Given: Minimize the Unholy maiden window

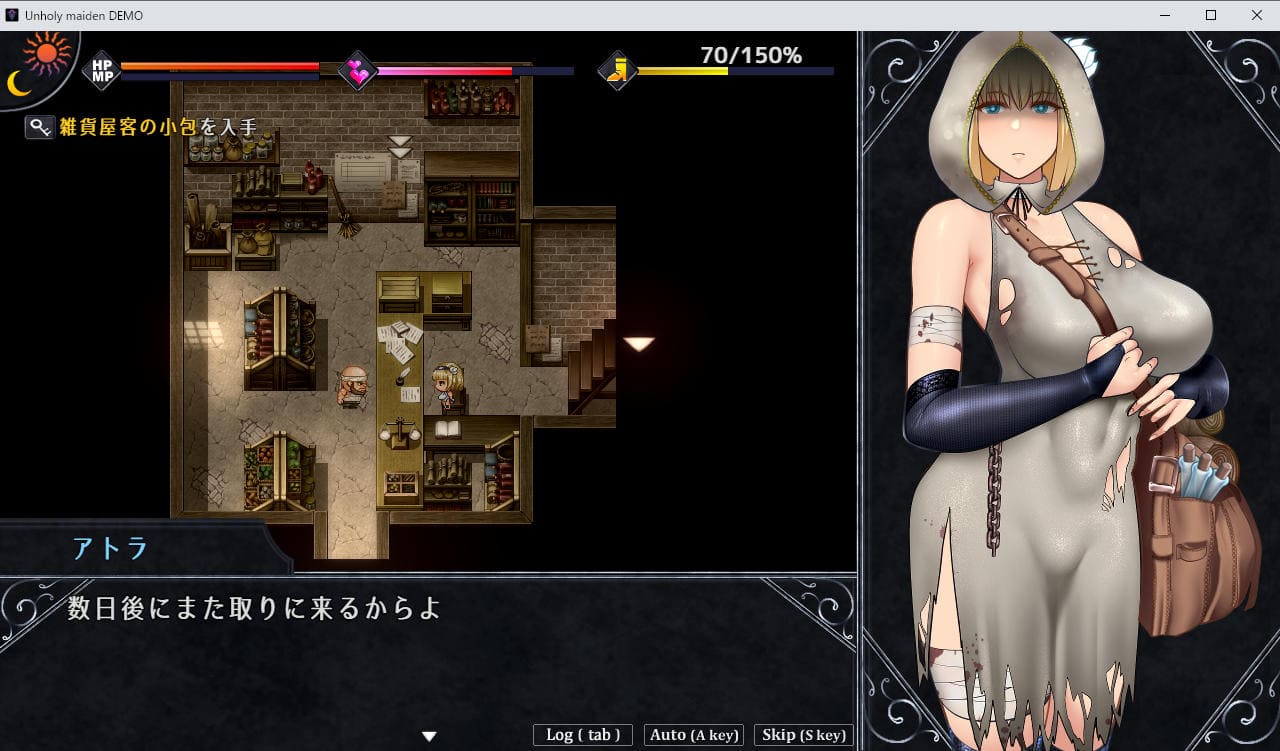Looking at the screenshot, I should [1164, 15].
